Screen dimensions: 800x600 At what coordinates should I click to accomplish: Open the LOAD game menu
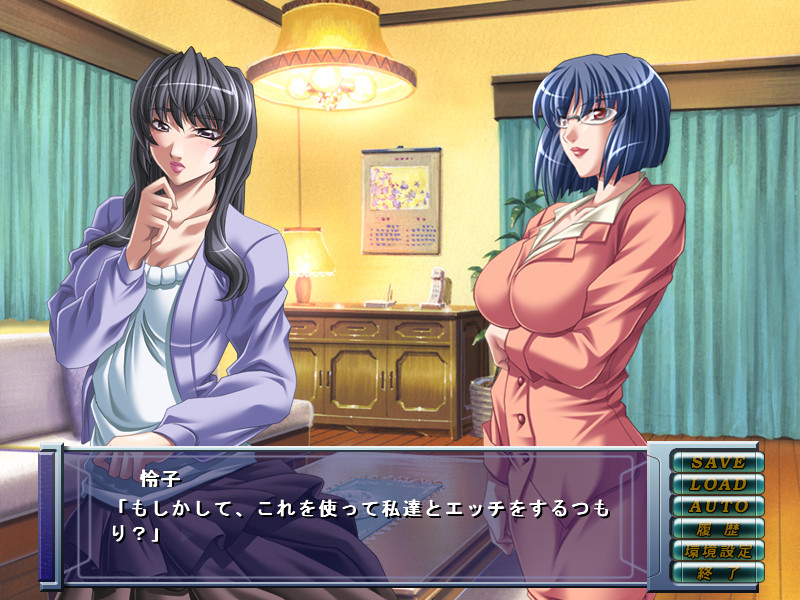click(x=717, y=484)
